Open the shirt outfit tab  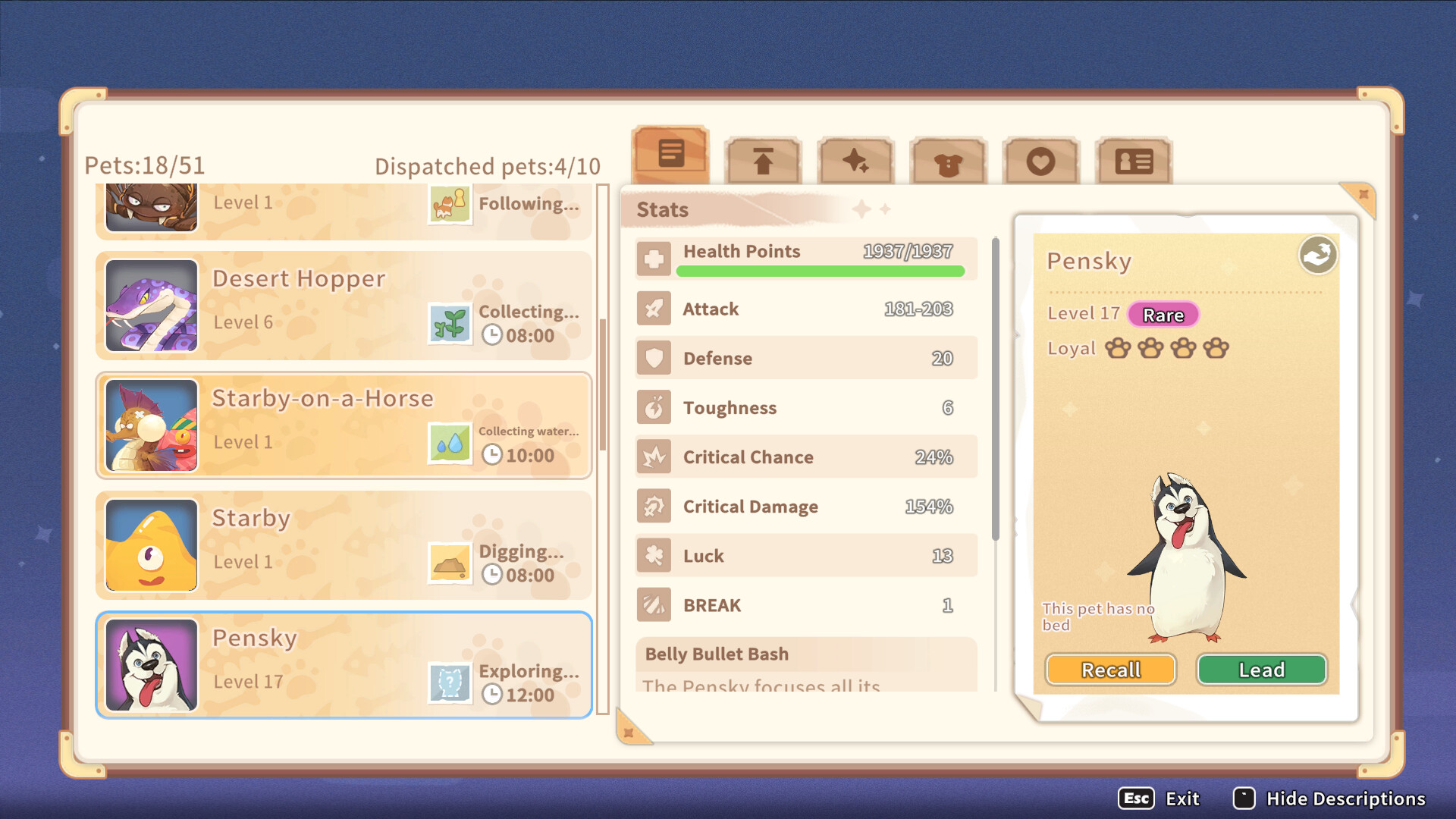(x=948, y=159)
